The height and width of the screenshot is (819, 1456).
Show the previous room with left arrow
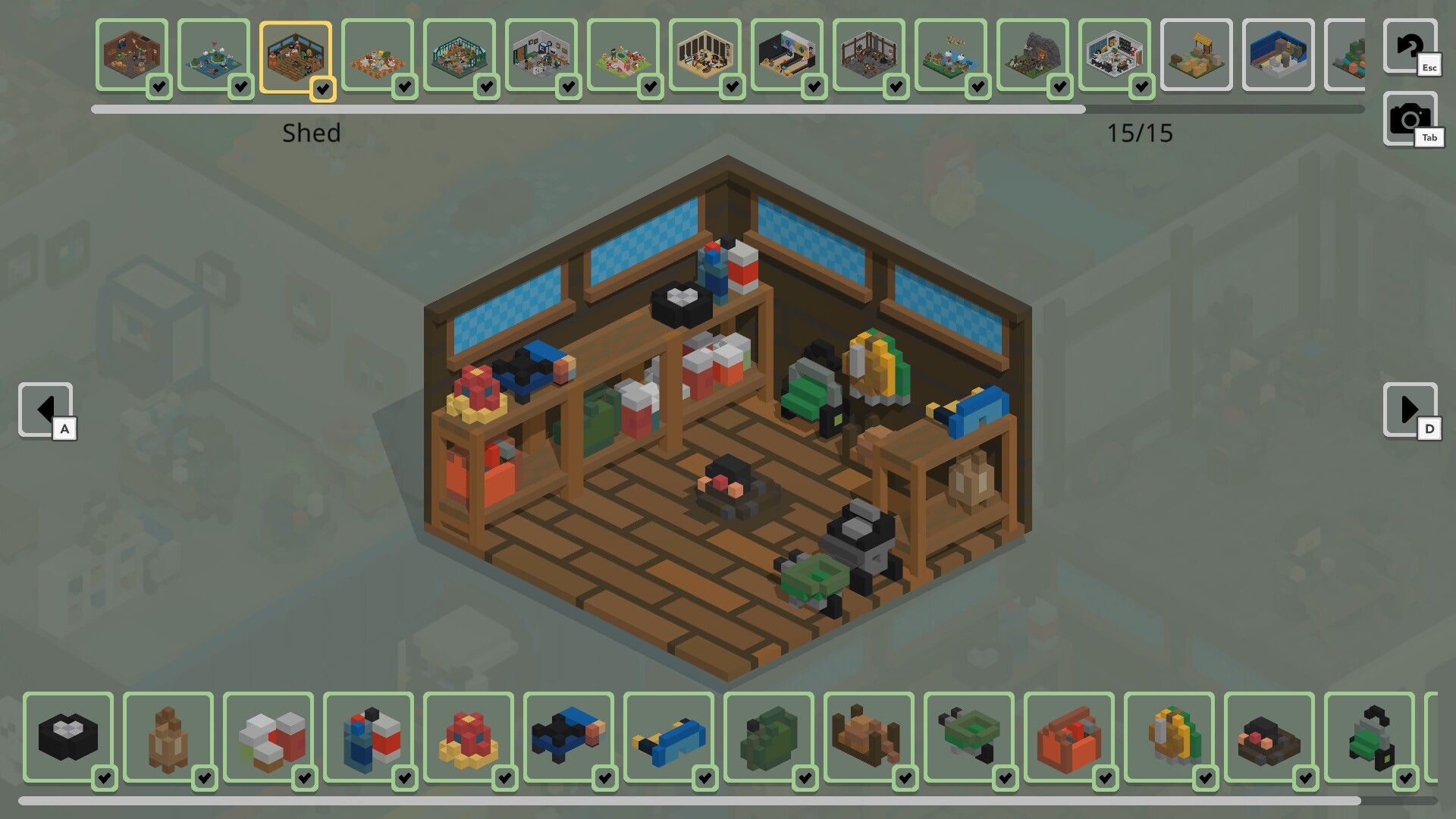click(45, 409)
